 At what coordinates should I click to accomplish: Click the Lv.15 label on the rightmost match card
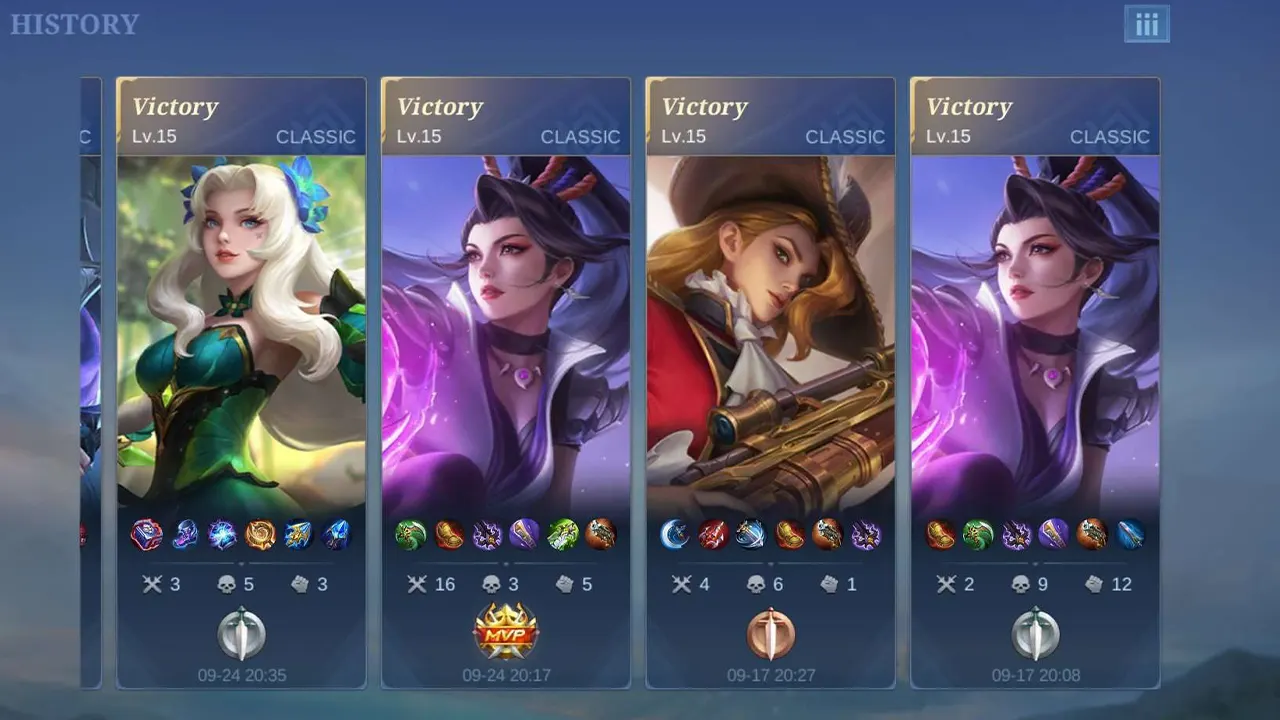click(948, 137)
